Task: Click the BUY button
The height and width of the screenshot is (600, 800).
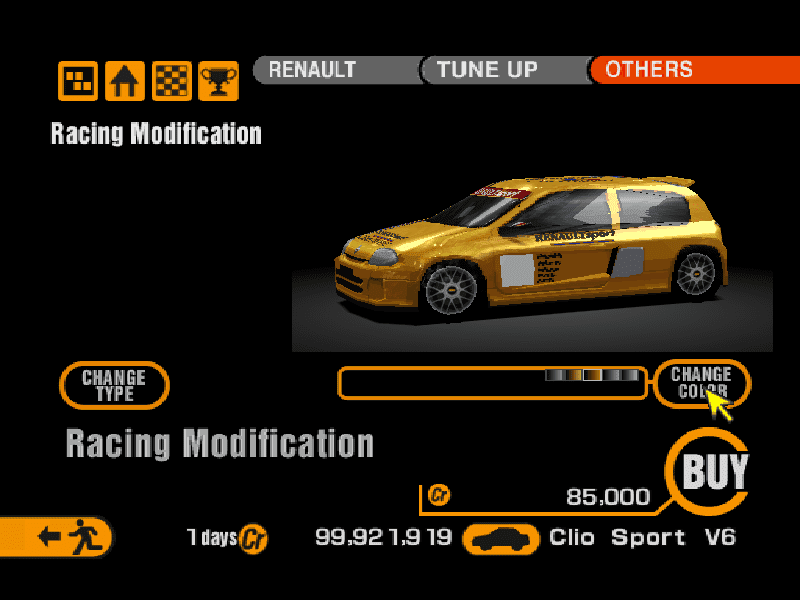Action: pos(713,471)
